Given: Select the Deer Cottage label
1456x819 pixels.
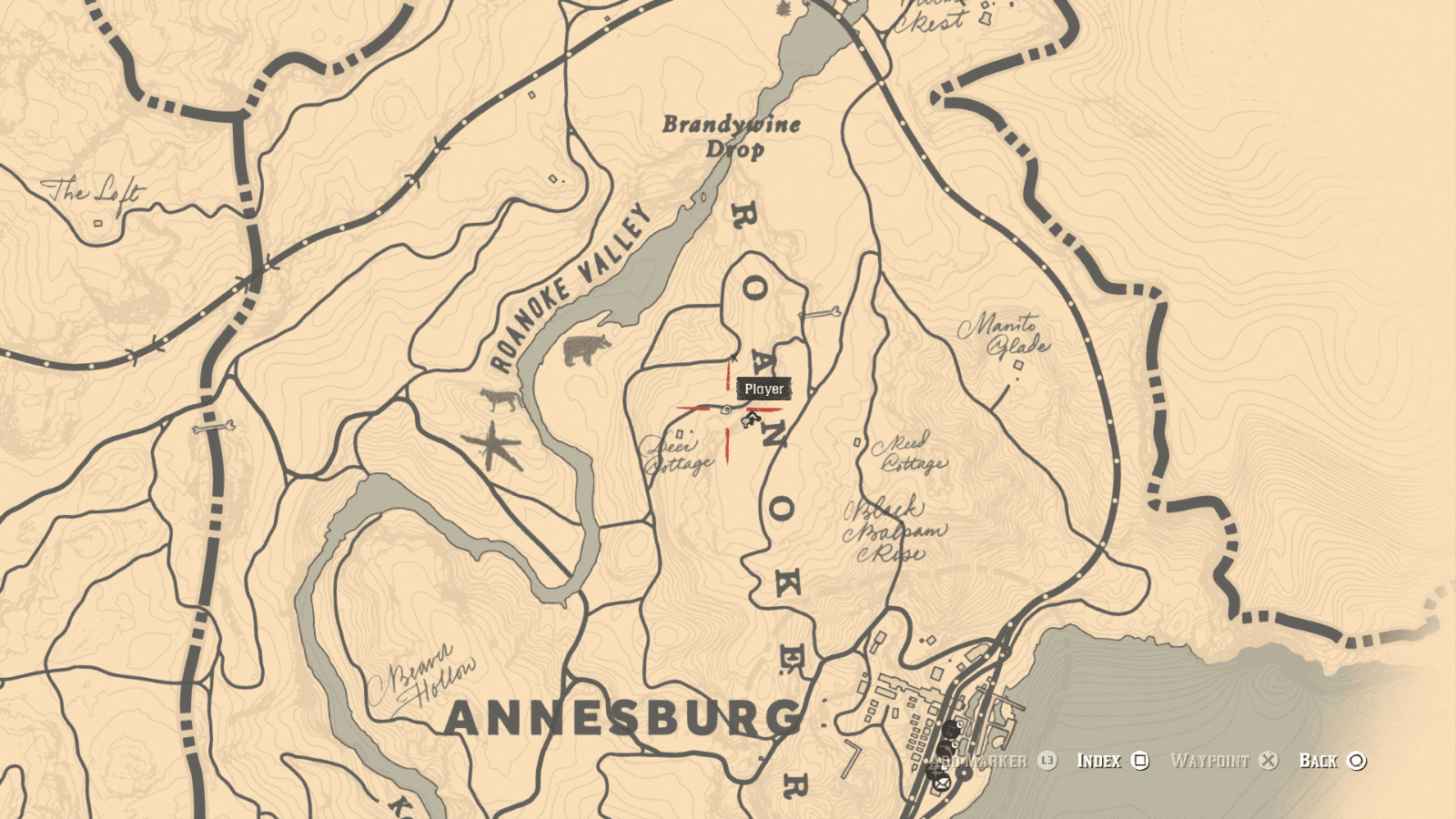Looking at the screenshot, I should click(673, 455).
